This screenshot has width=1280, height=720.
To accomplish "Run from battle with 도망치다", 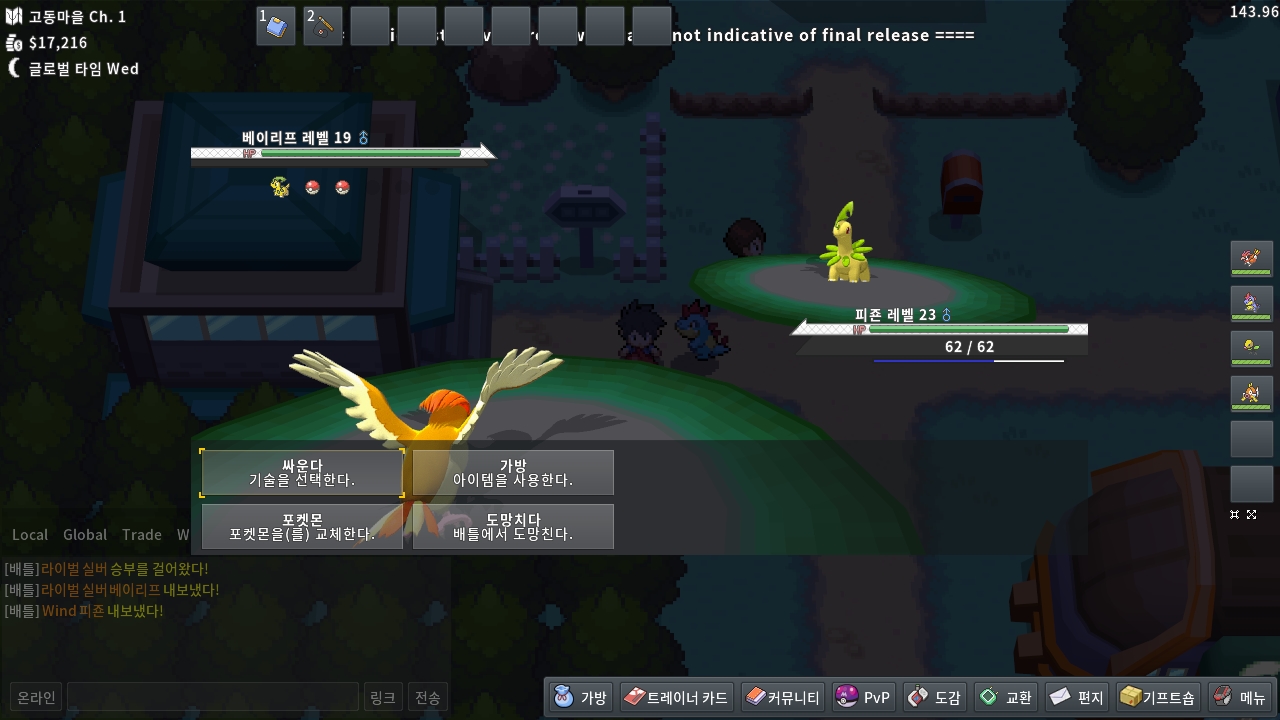I will pyautogui.click(x=513, y=527).
